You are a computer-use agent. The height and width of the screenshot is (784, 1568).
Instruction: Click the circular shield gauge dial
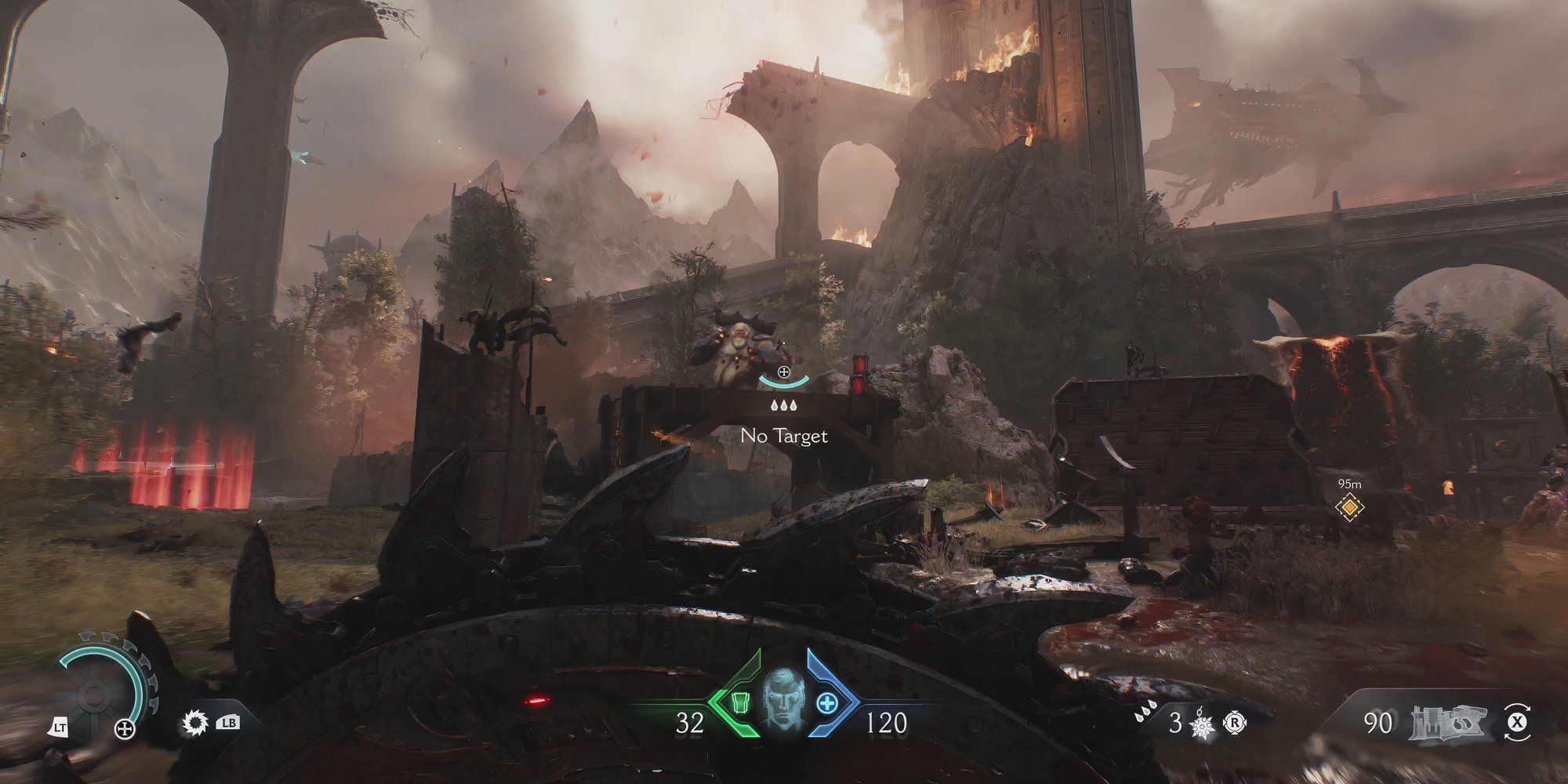[95, 694]
